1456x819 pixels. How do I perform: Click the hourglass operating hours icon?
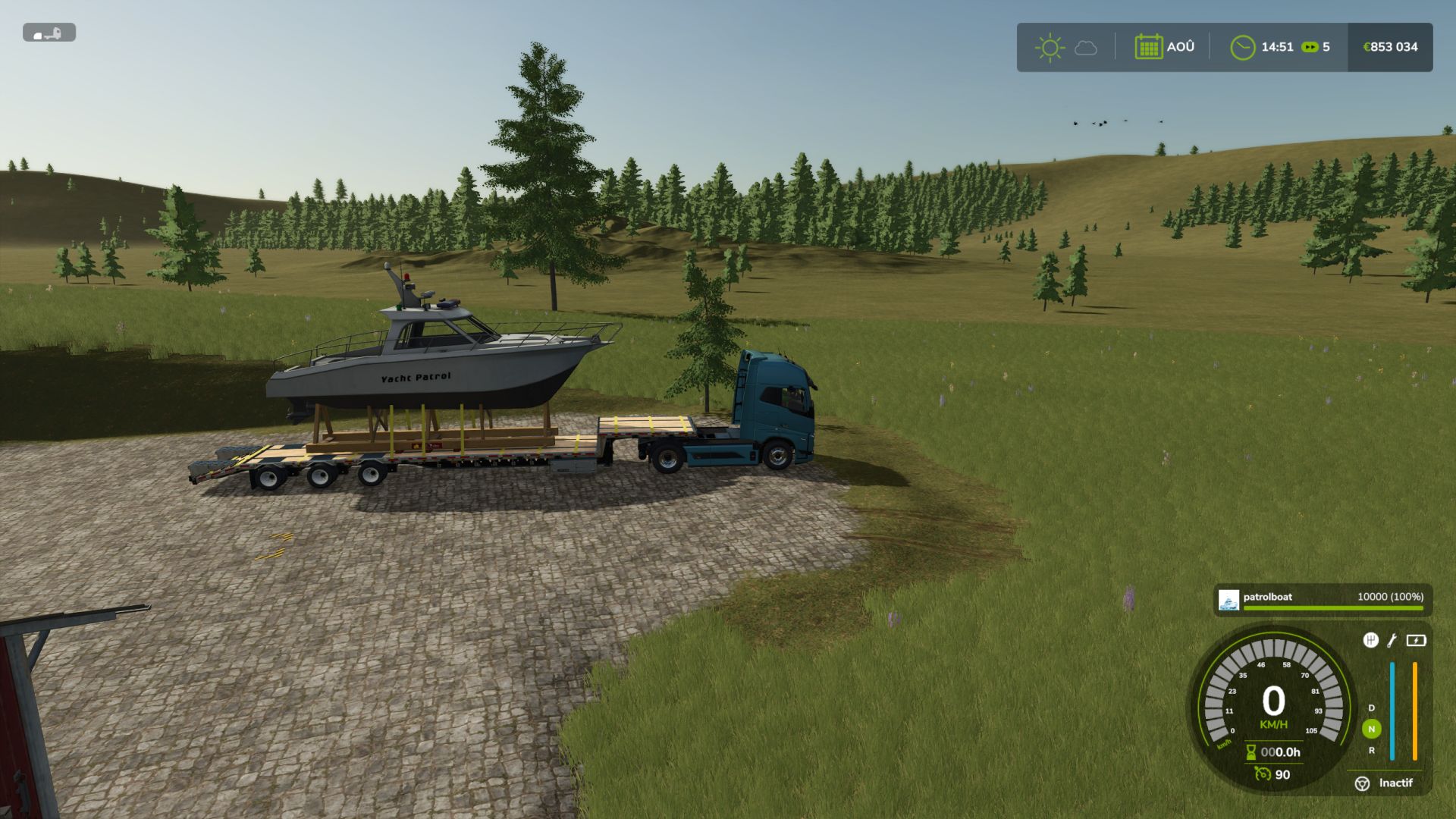point(1250,752)
